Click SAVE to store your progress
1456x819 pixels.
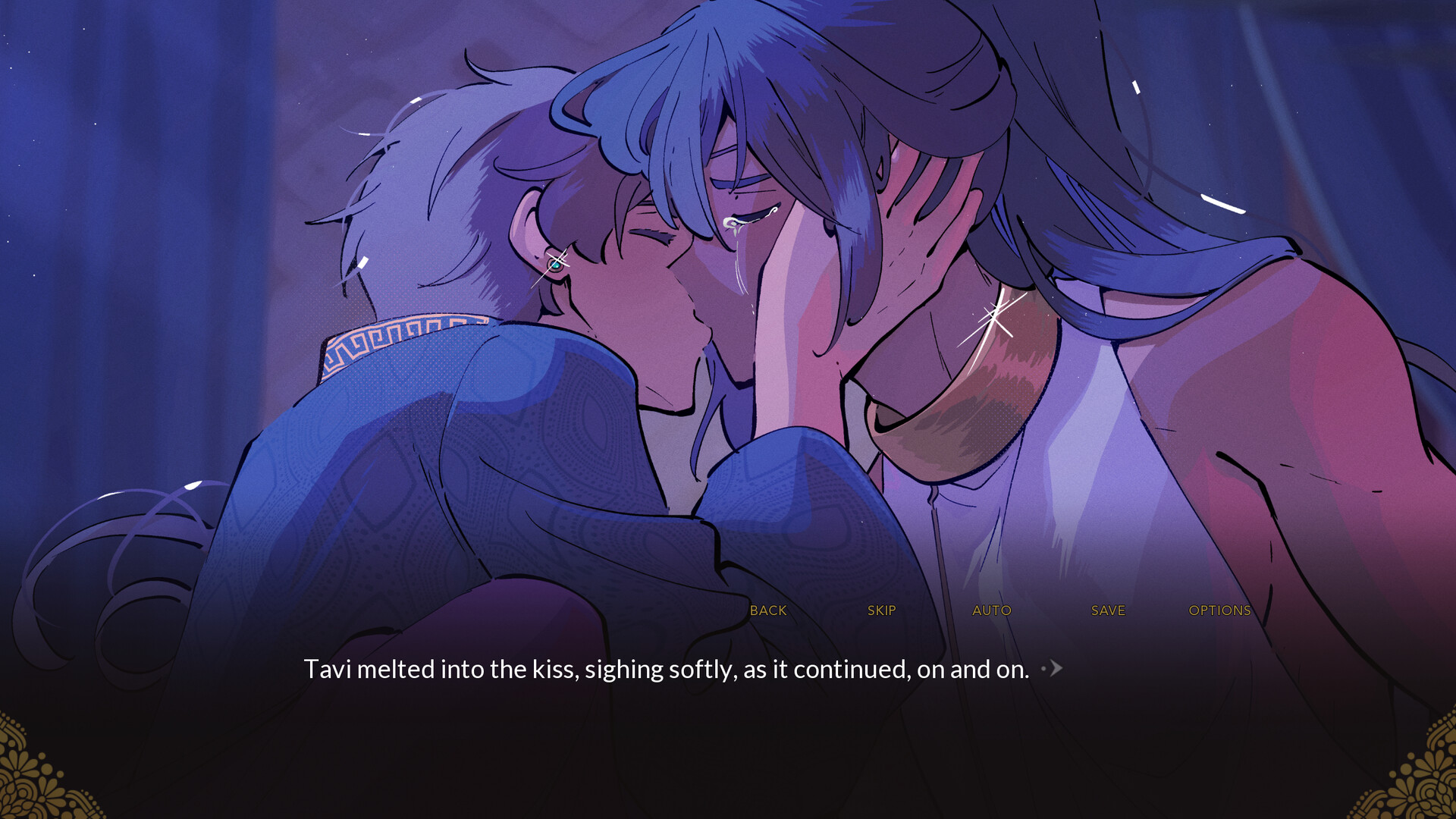pyautogui.click(x=1107, y=610)
